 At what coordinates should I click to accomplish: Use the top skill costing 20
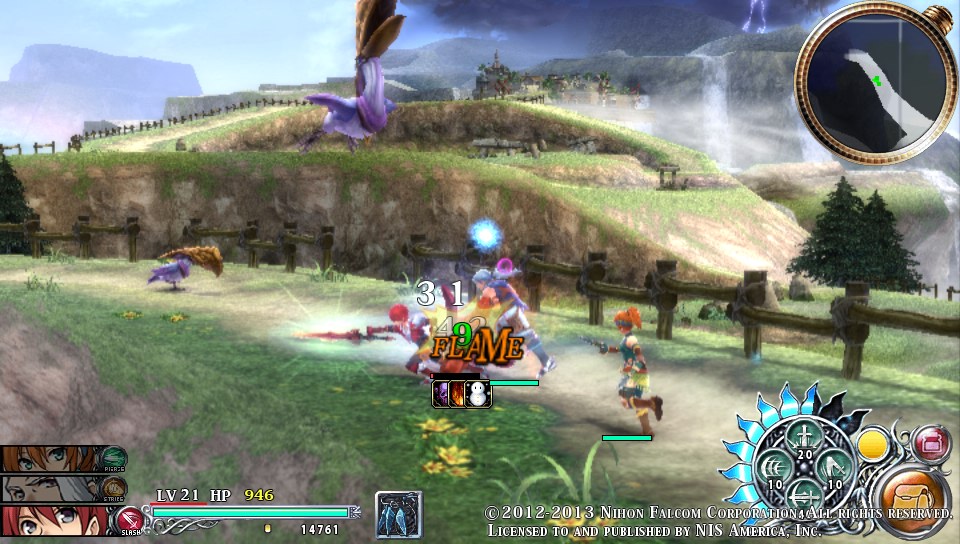tap(804, 439)
